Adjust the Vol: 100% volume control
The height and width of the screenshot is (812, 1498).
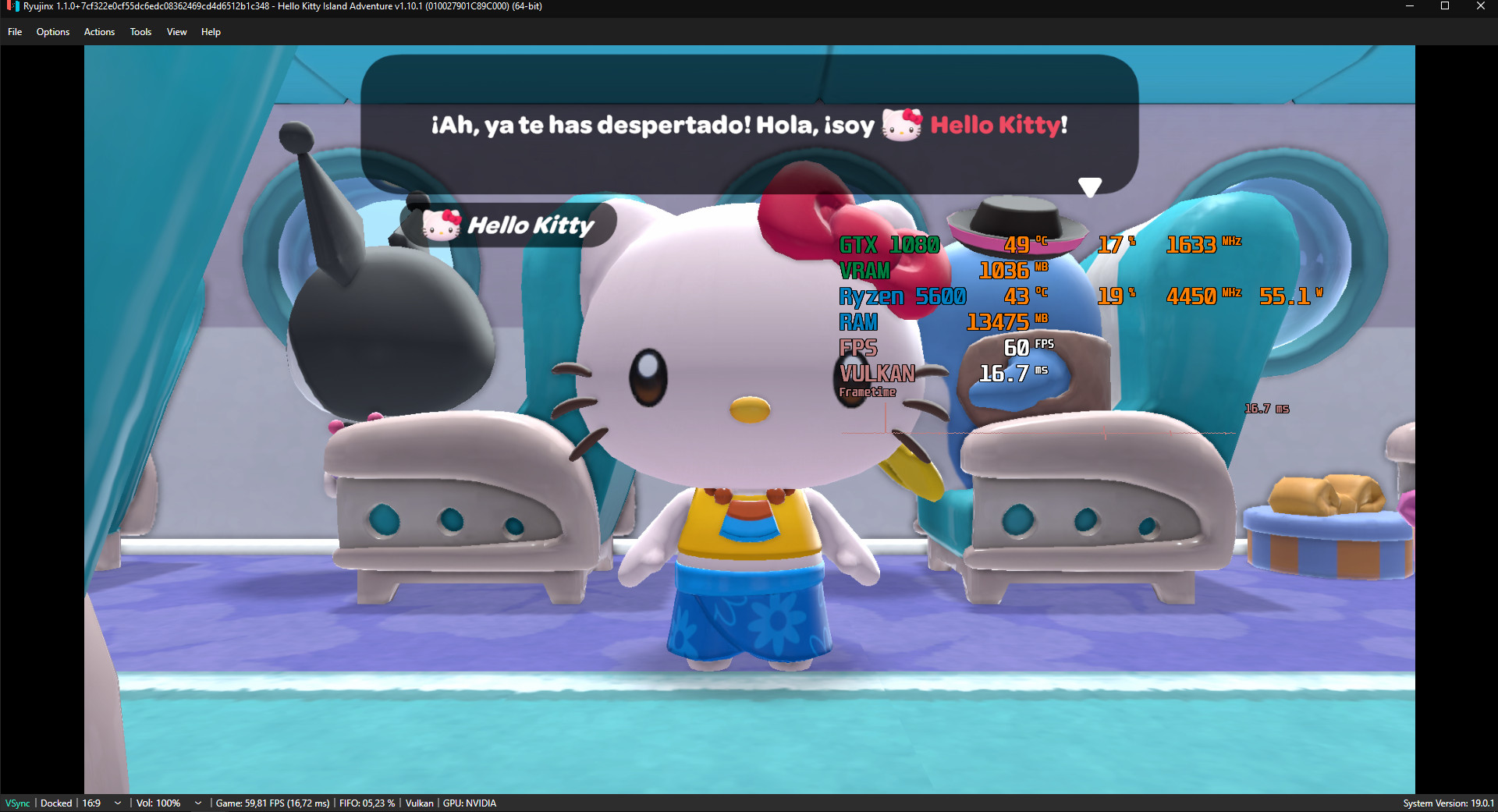coord(158,803)
